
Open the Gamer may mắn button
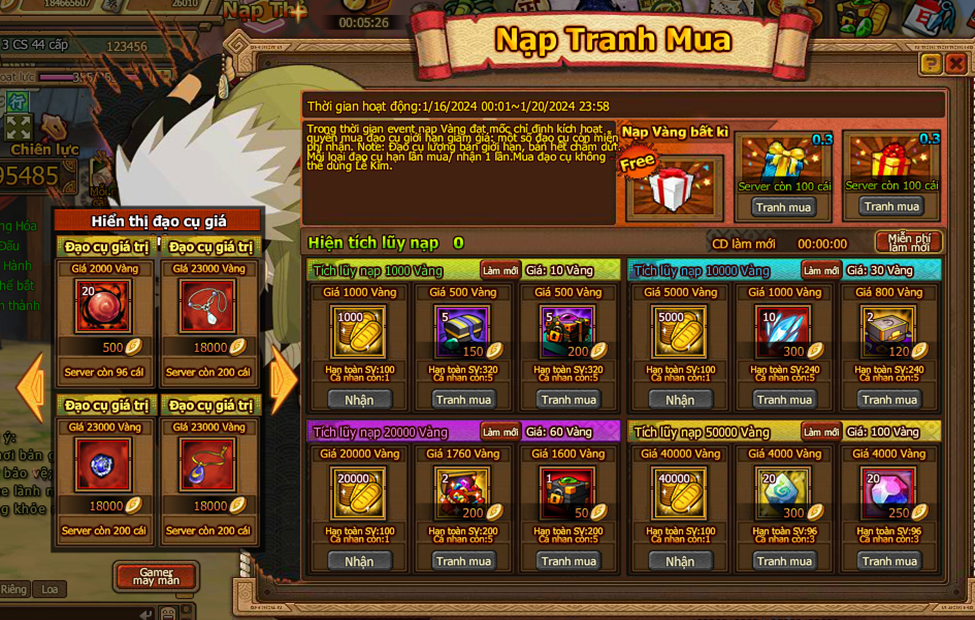pos(156,576)
